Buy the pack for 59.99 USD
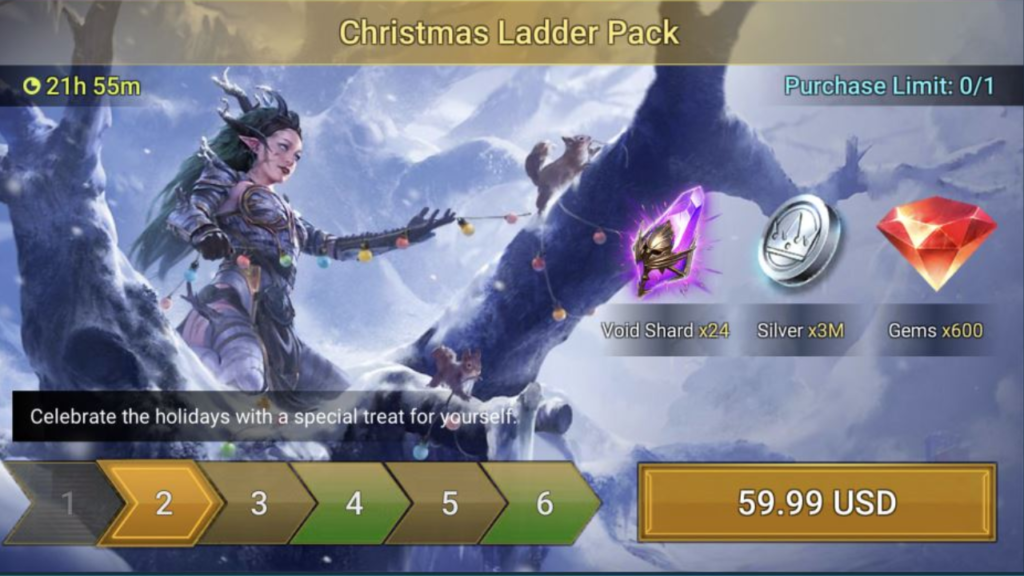 pyautogui.click(x=816, y=502)
